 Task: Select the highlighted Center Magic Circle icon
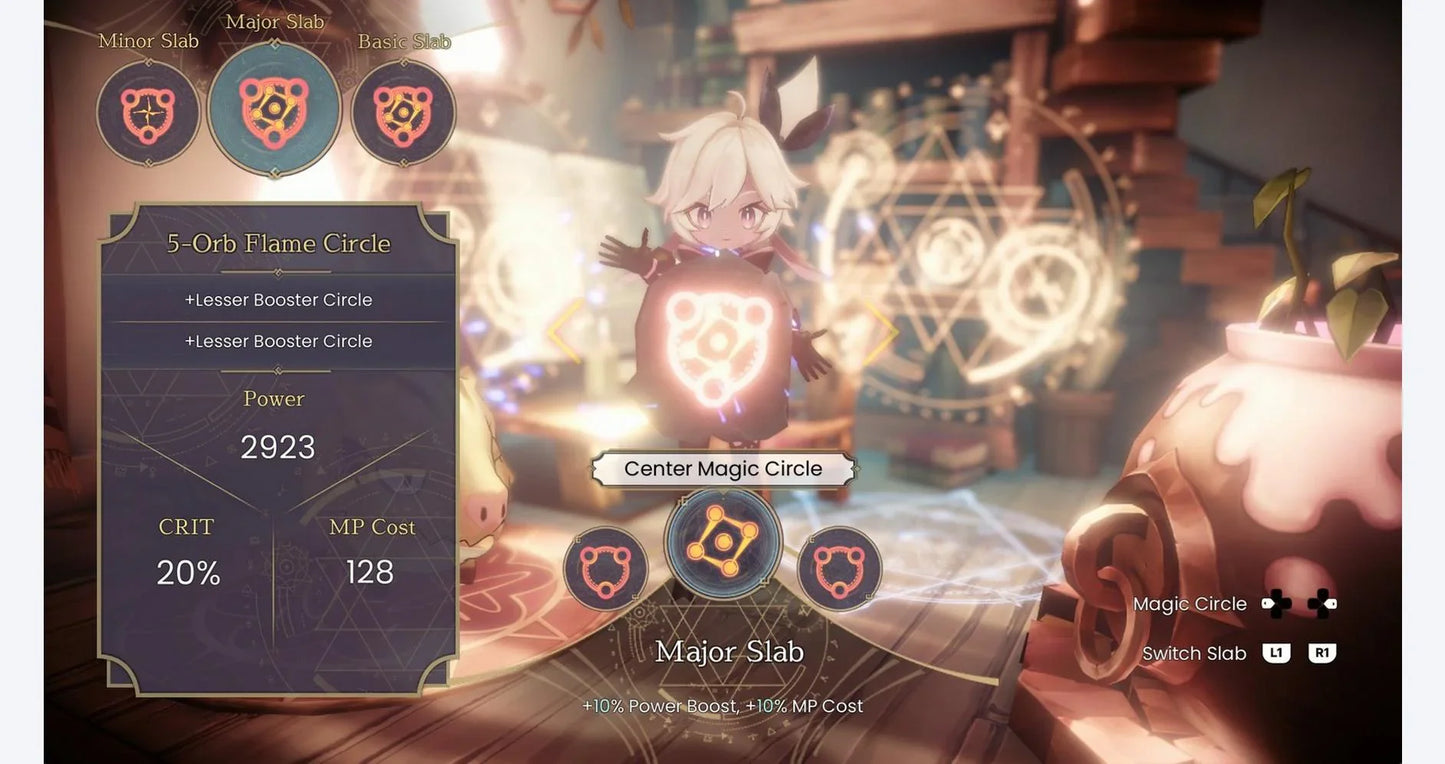coord(723,543)
